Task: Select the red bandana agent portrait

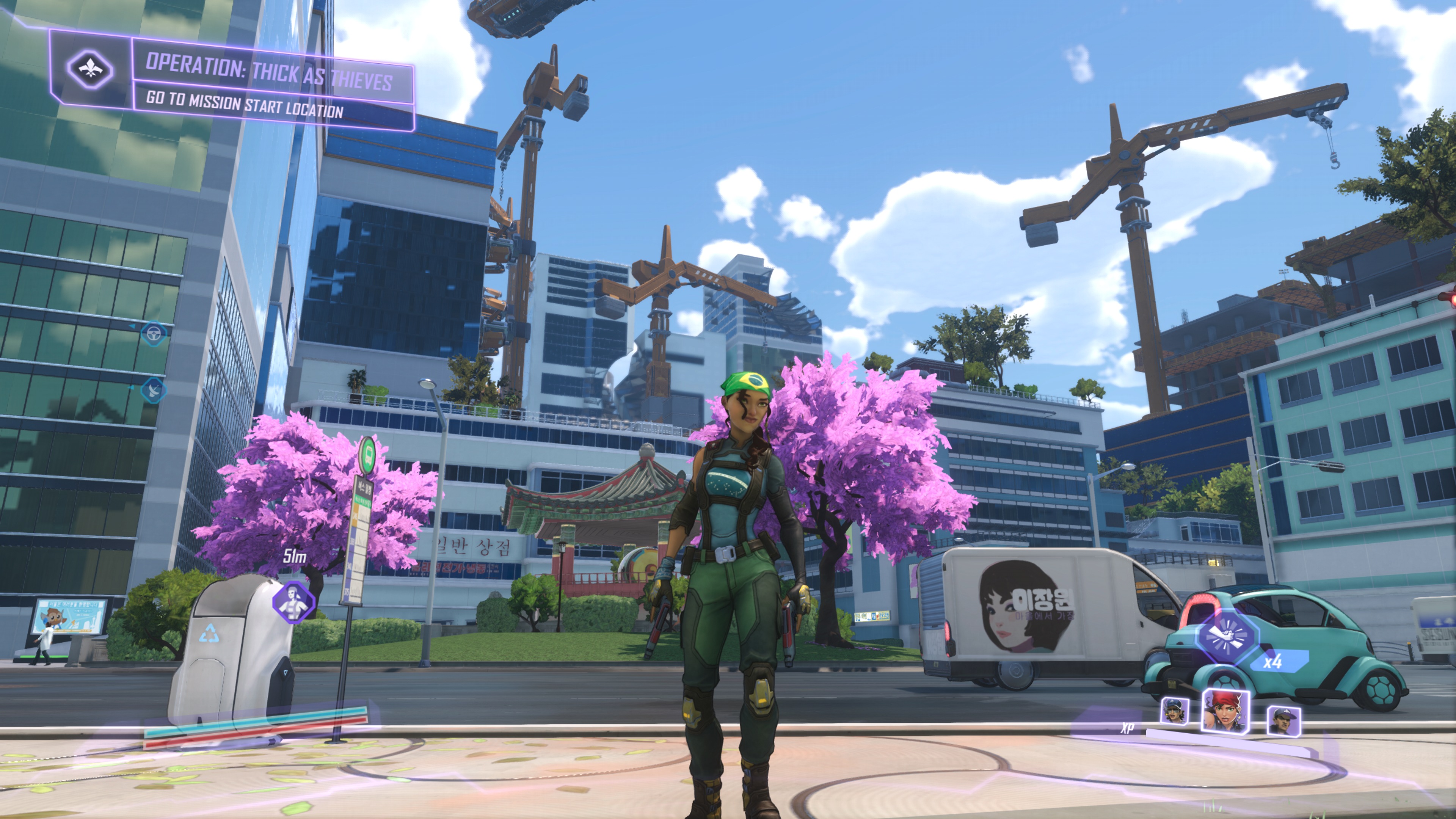Action: pyautogui.click(x=1225, y=711)
